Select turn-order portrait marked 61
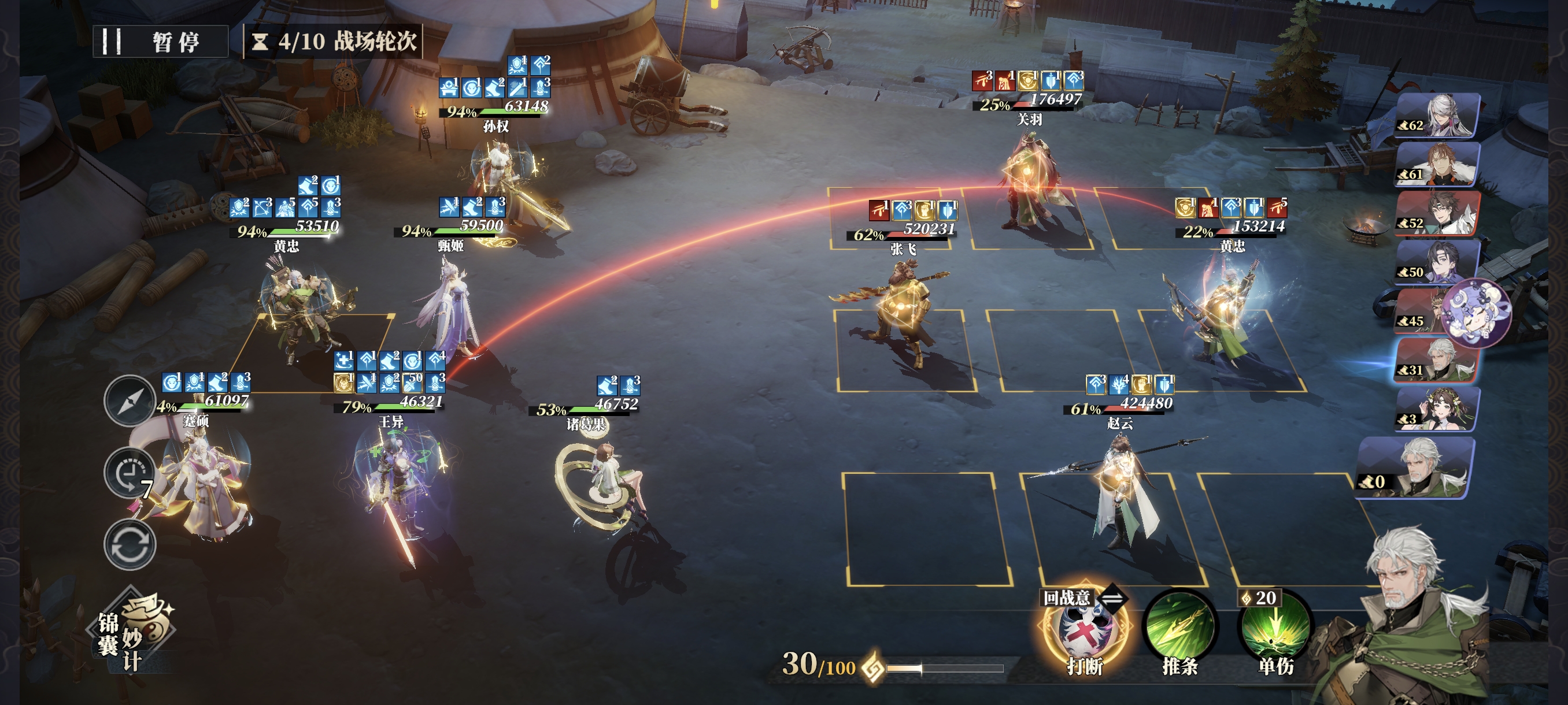 coord(1437,165)
